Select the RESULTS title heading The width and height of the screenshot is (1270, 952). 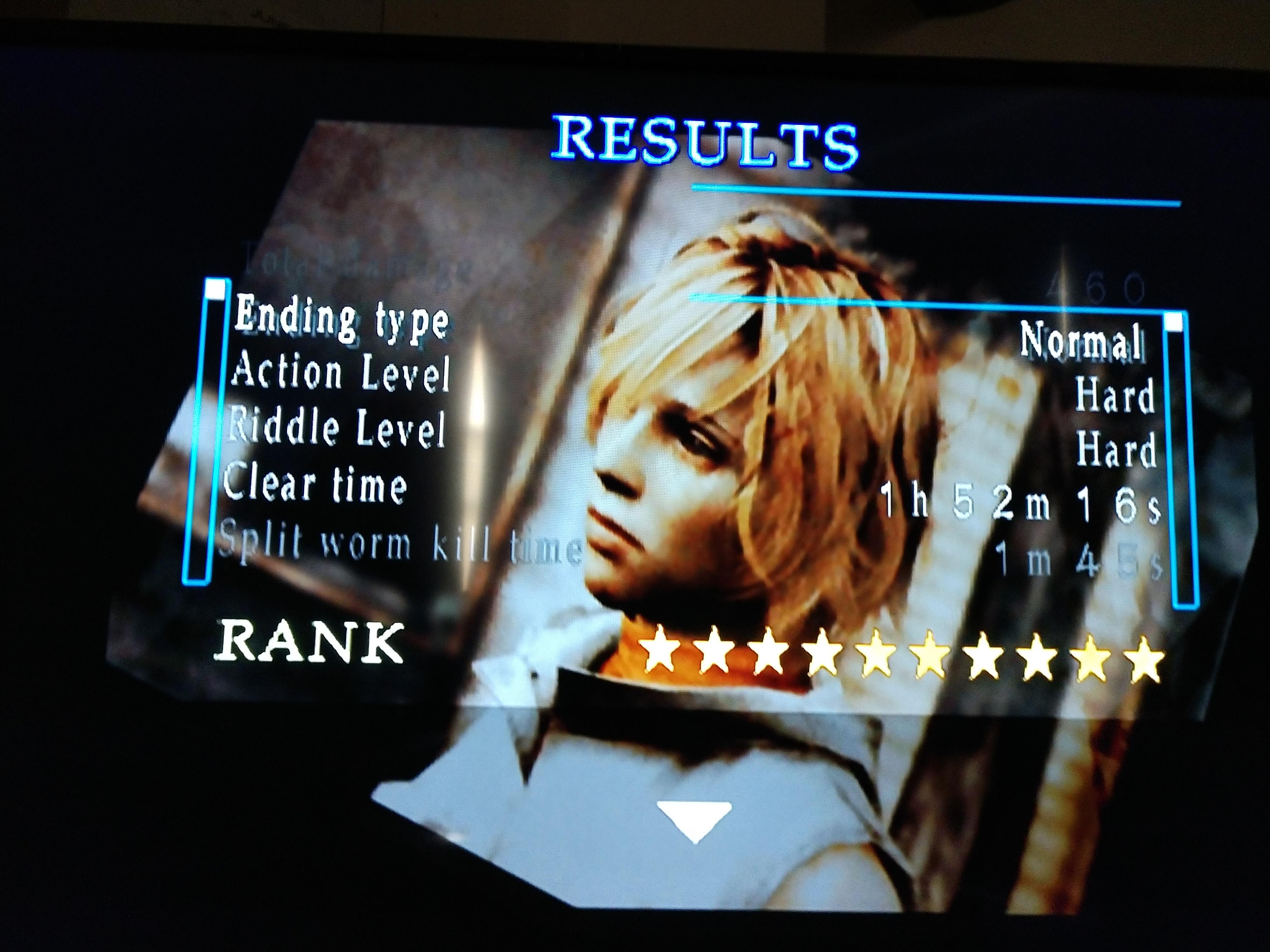pos(706,141)
